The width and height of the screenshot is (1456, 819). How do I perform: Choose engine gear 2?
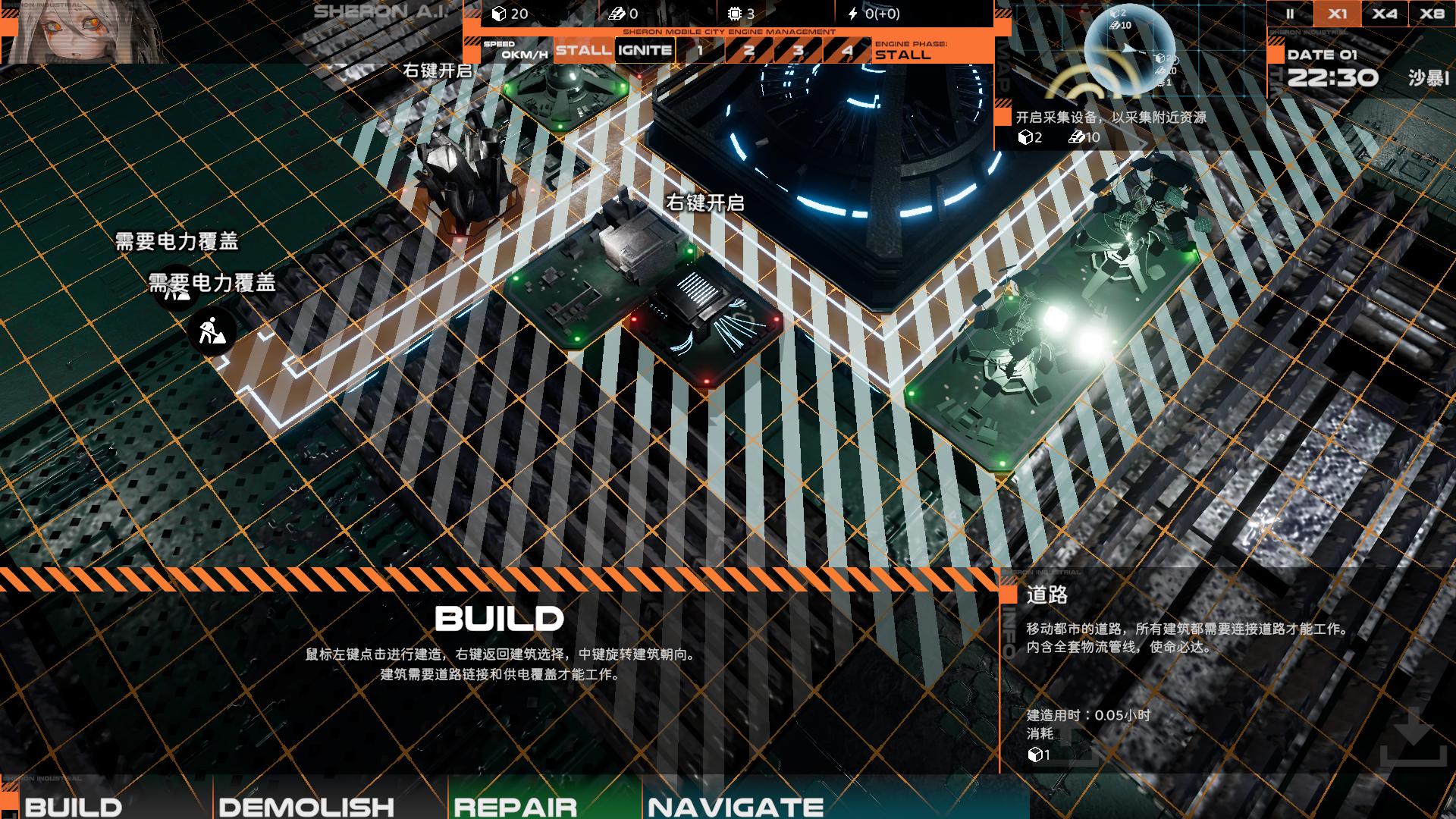click(748, 51)
